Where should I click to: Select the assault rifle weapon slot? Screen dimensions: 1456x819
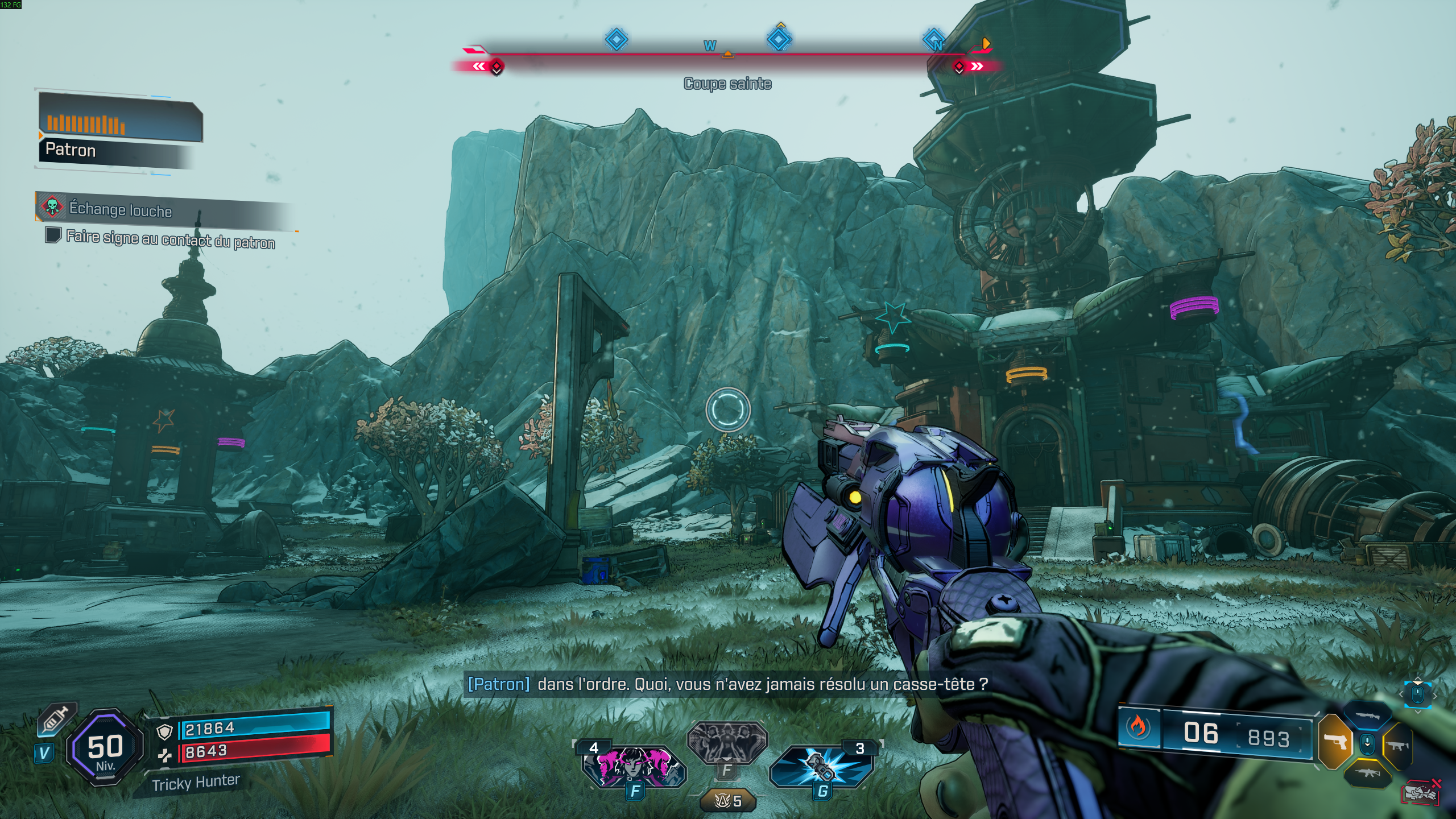[x=1368, y=773]
